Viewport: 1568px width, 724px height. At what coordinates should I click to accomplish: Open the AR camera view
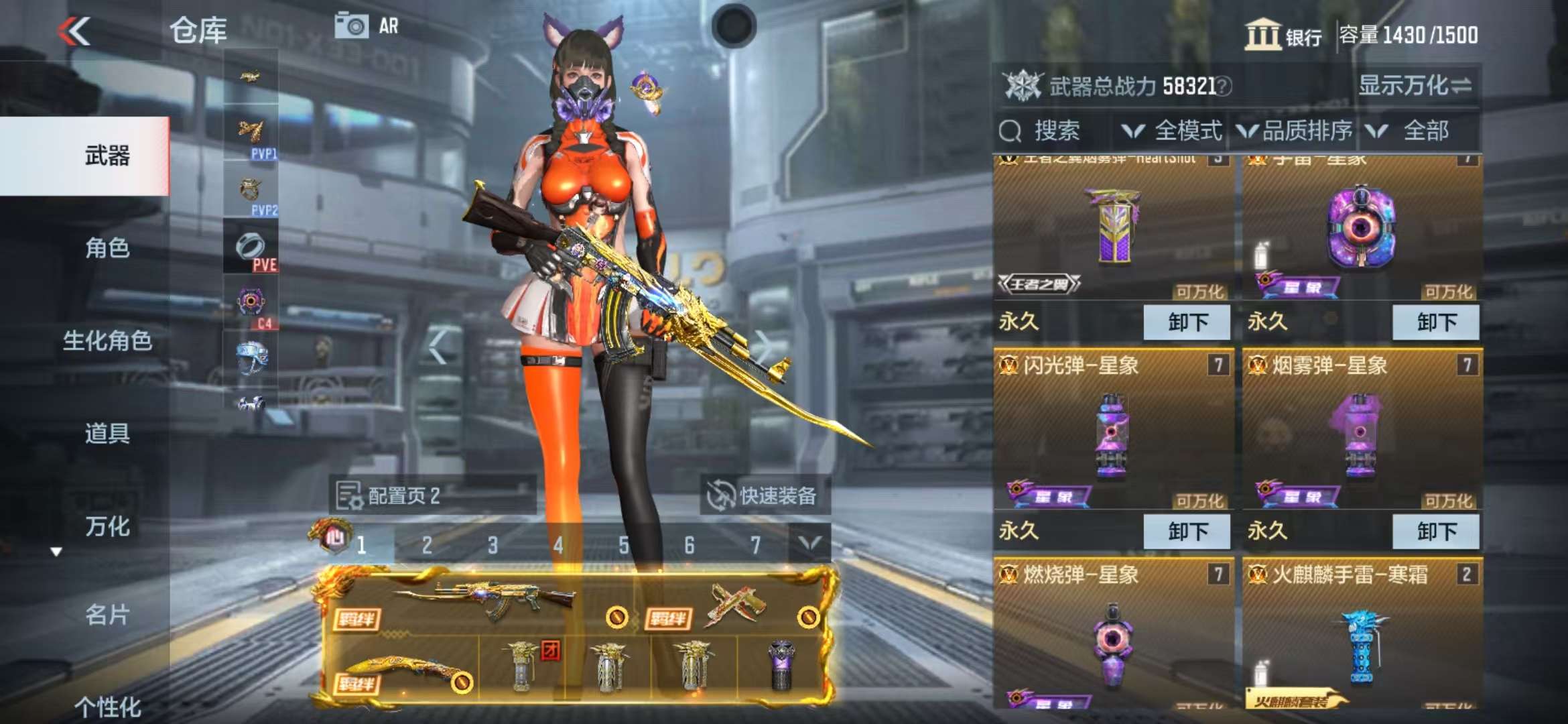[x=367, y=26]
